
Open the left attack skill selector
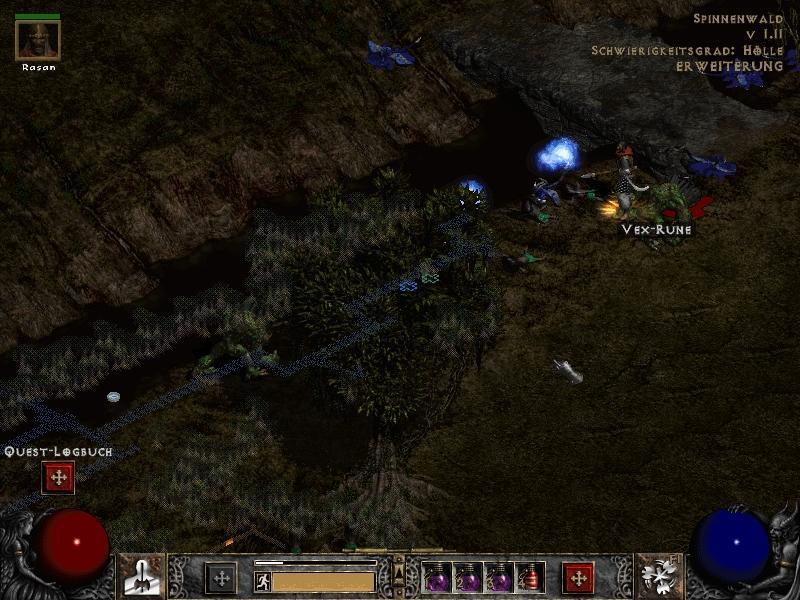point(143,577)
